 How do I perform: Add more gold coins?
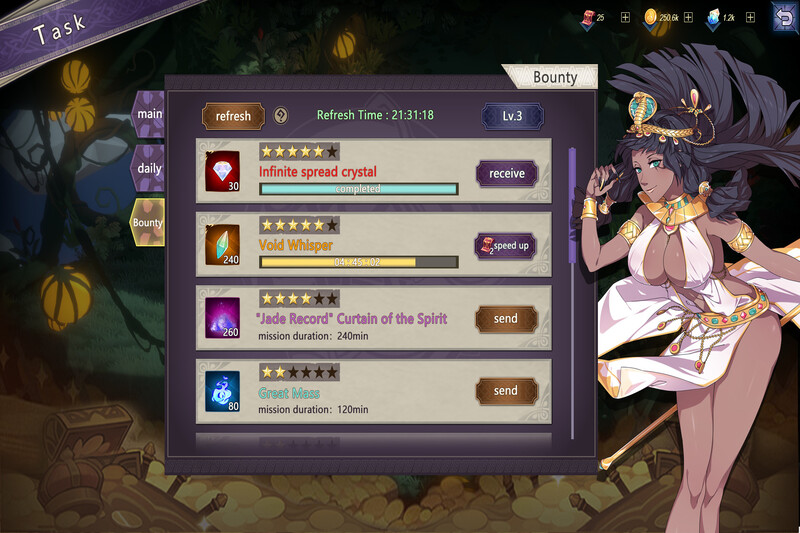pyautogui.click(x=688, y=17)
